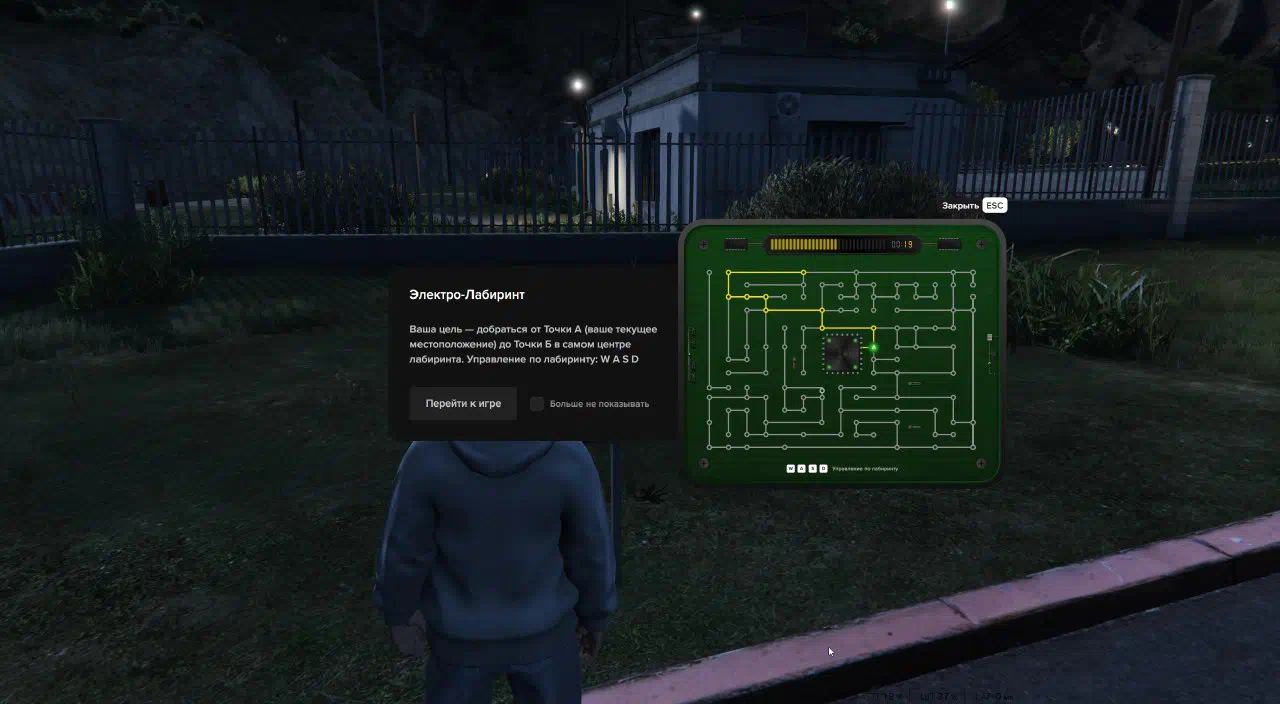Click the "Перейти к игре" button
1280x704 pixels.
pyautogui.click(x=463, y=403)
